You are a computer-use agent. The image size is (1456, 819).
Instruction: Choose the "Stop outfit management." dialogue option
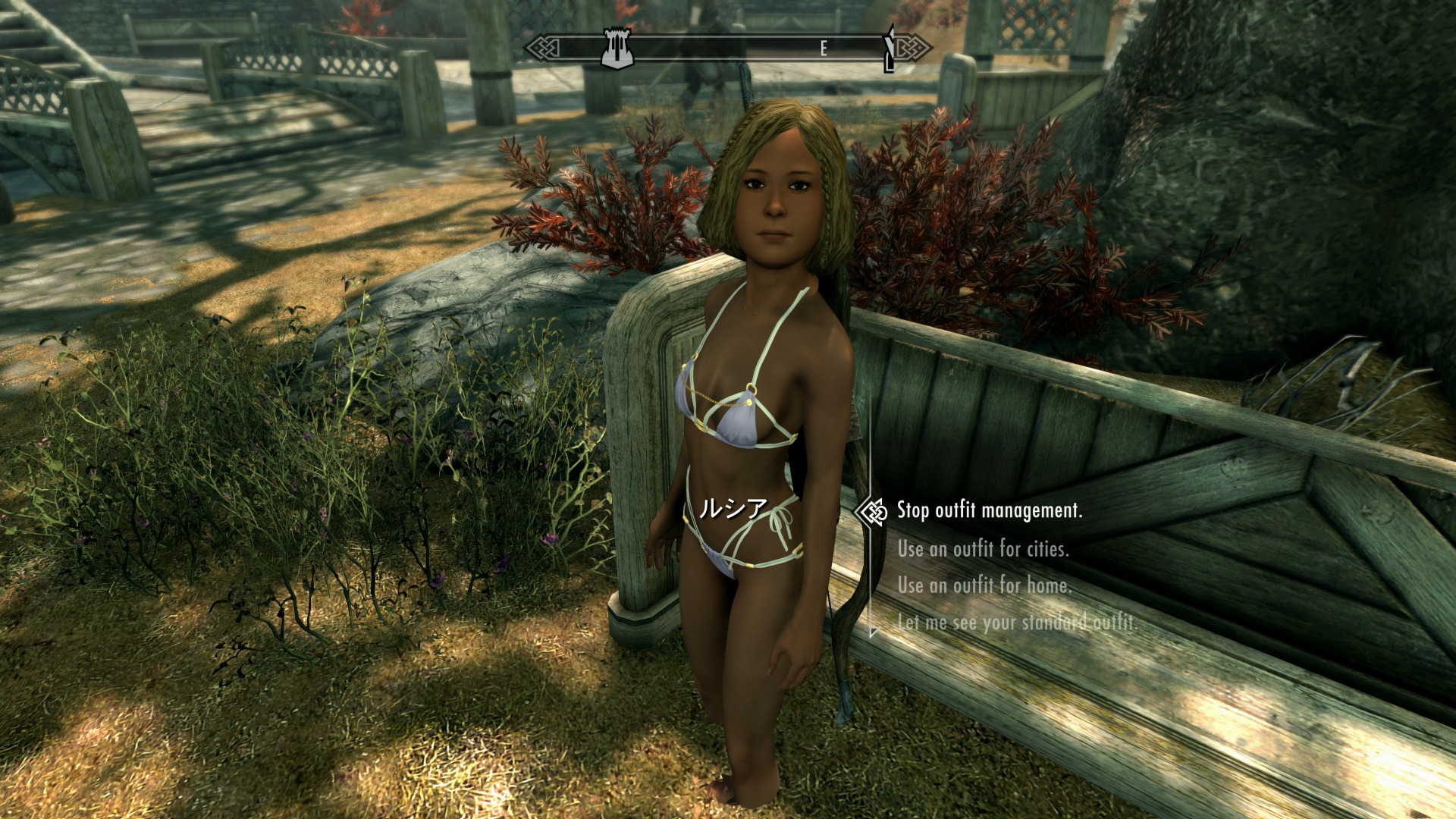point(989,511)
